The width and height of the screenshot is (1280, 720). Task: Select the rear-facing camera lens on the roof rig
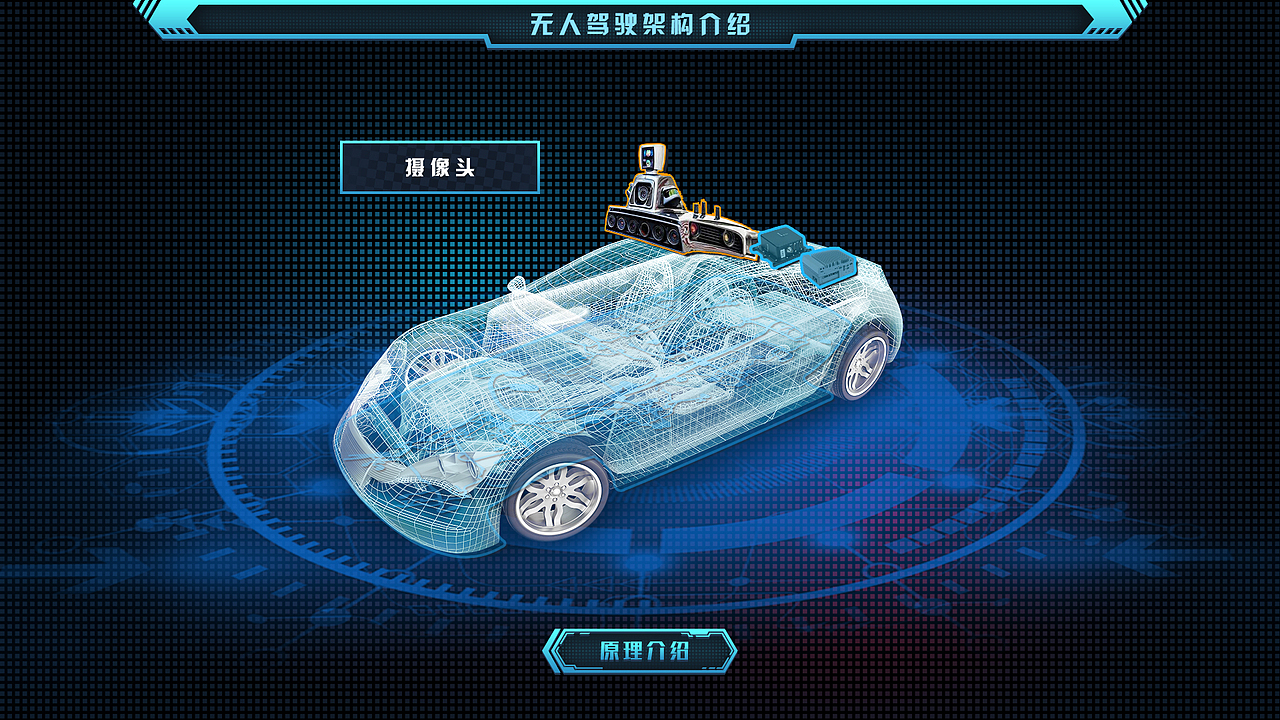(728, 239)
